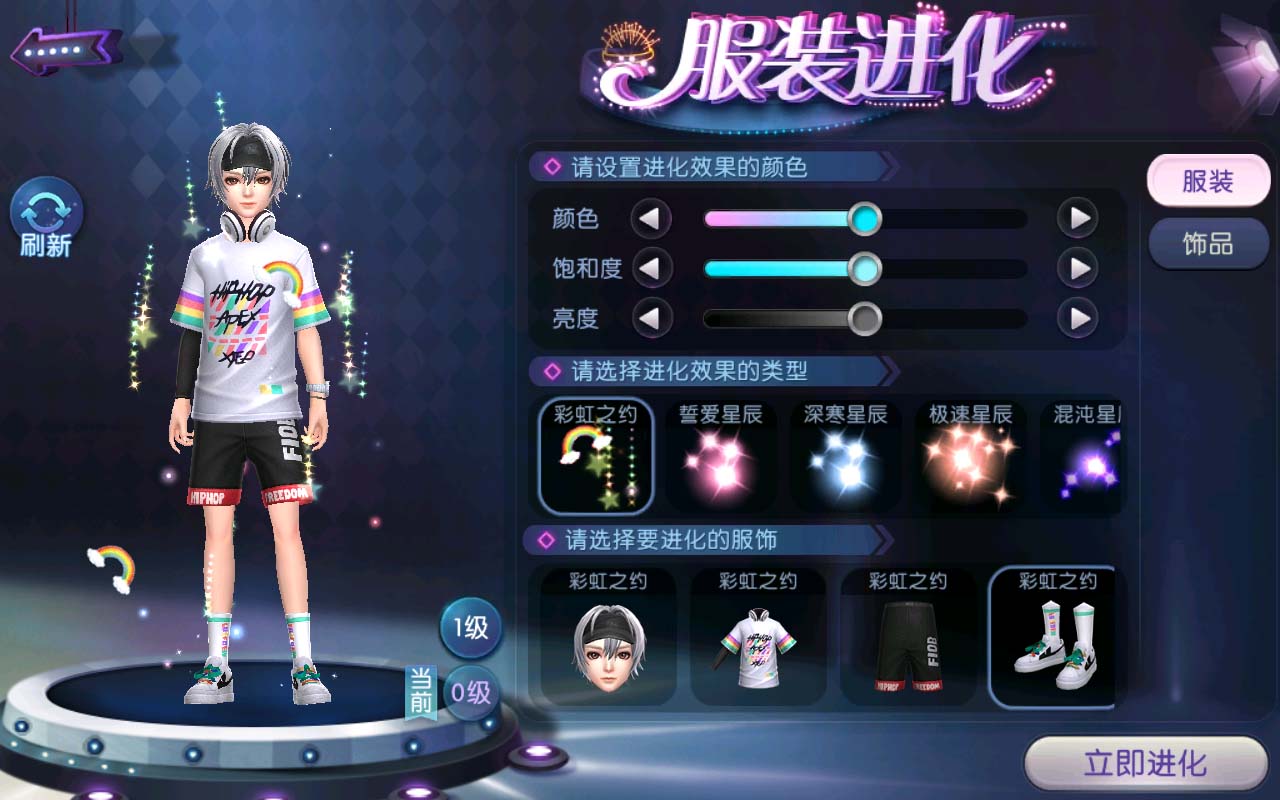Lower 饱和度 saturation with left arrow
1280x800 pixels.
point(651,268)
